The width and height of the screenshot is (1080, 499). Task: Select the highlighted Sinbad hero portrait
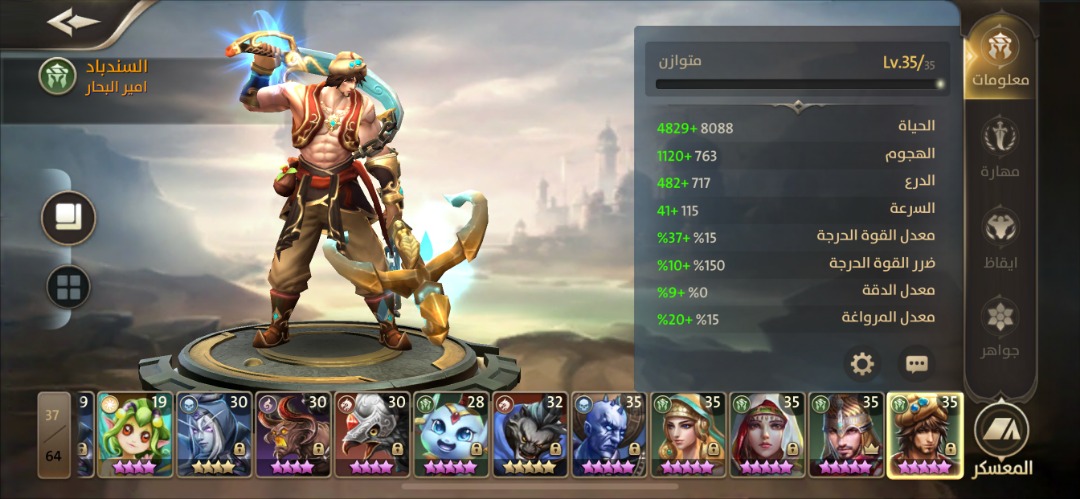924,434
